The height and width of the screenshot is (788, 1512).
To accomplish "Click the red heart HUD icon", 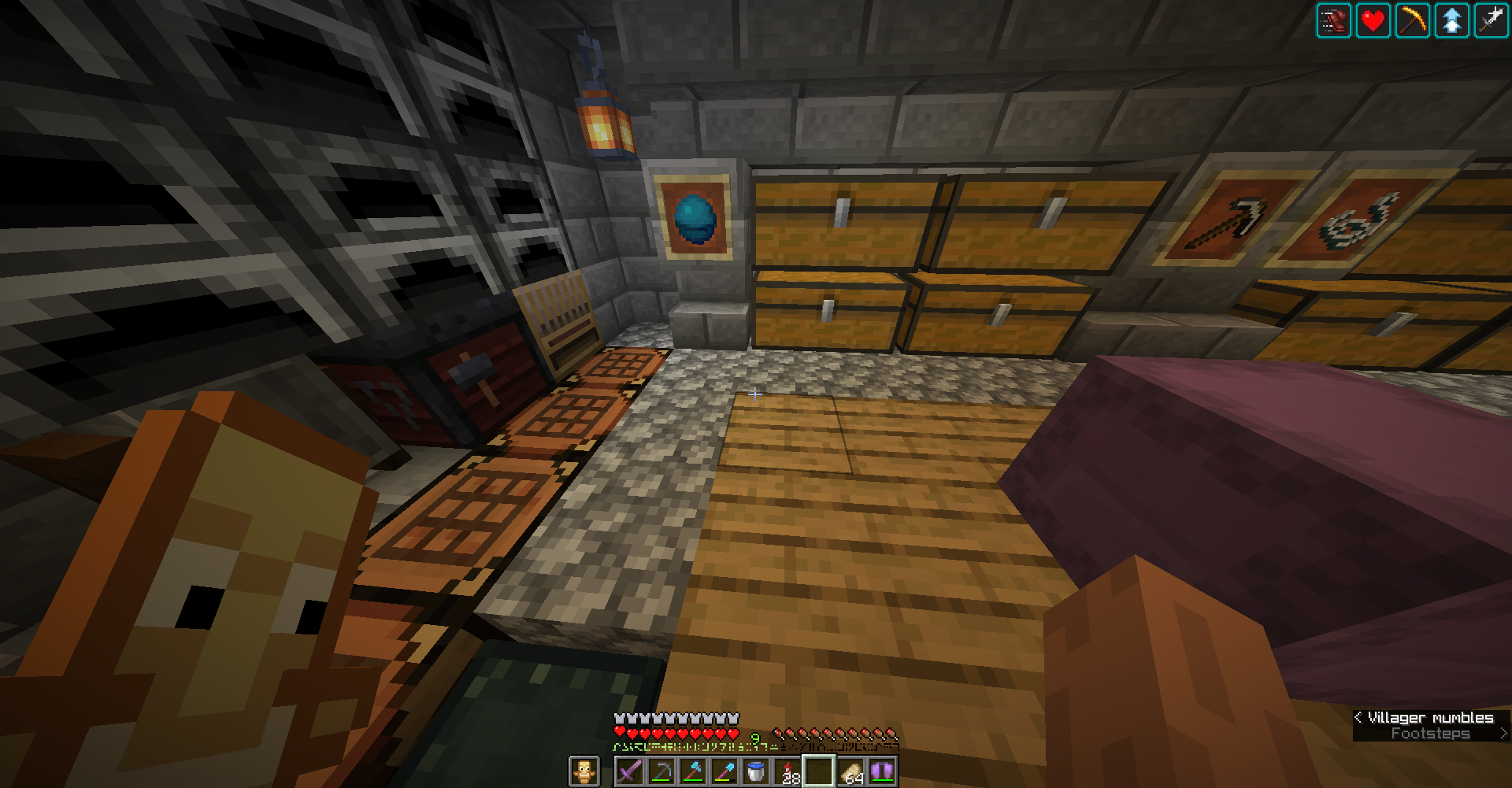I will [x=1373, y=20].
